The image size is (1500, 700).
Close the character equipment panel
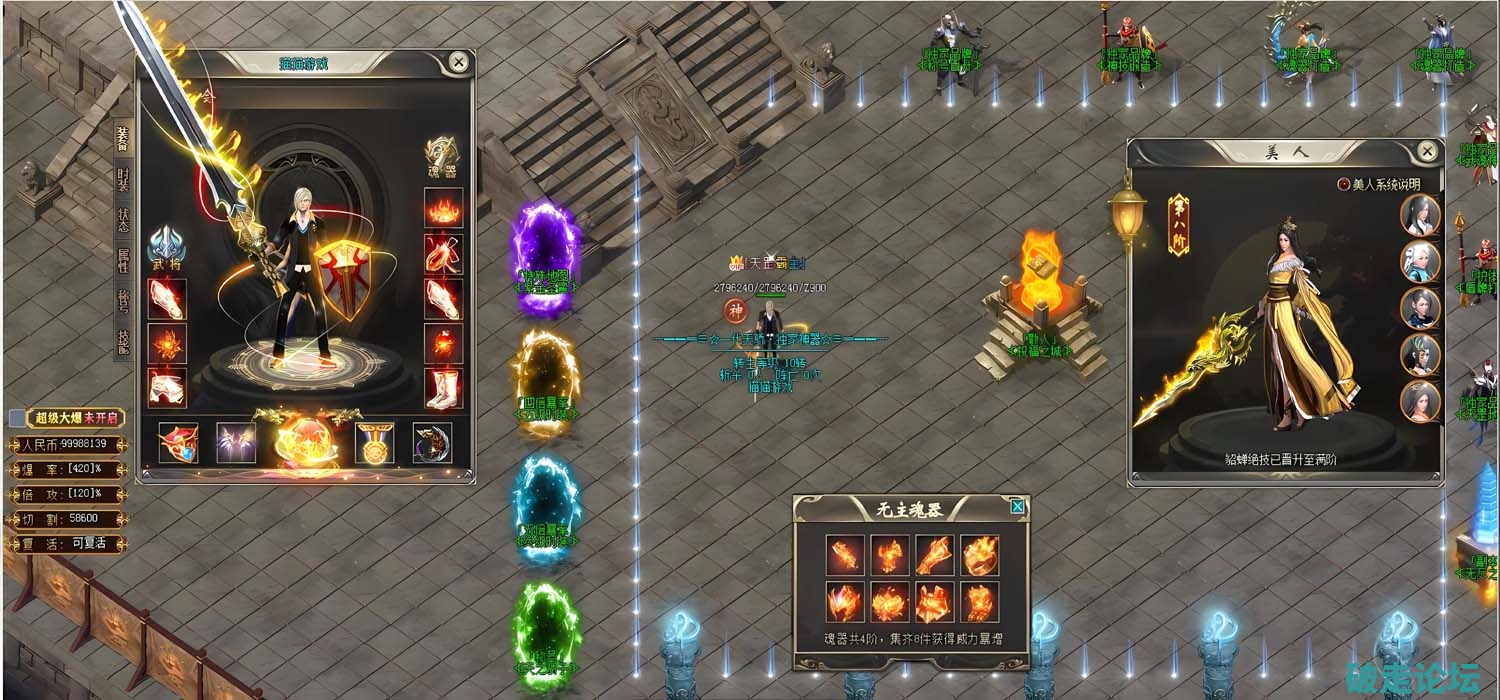(458, 62)
